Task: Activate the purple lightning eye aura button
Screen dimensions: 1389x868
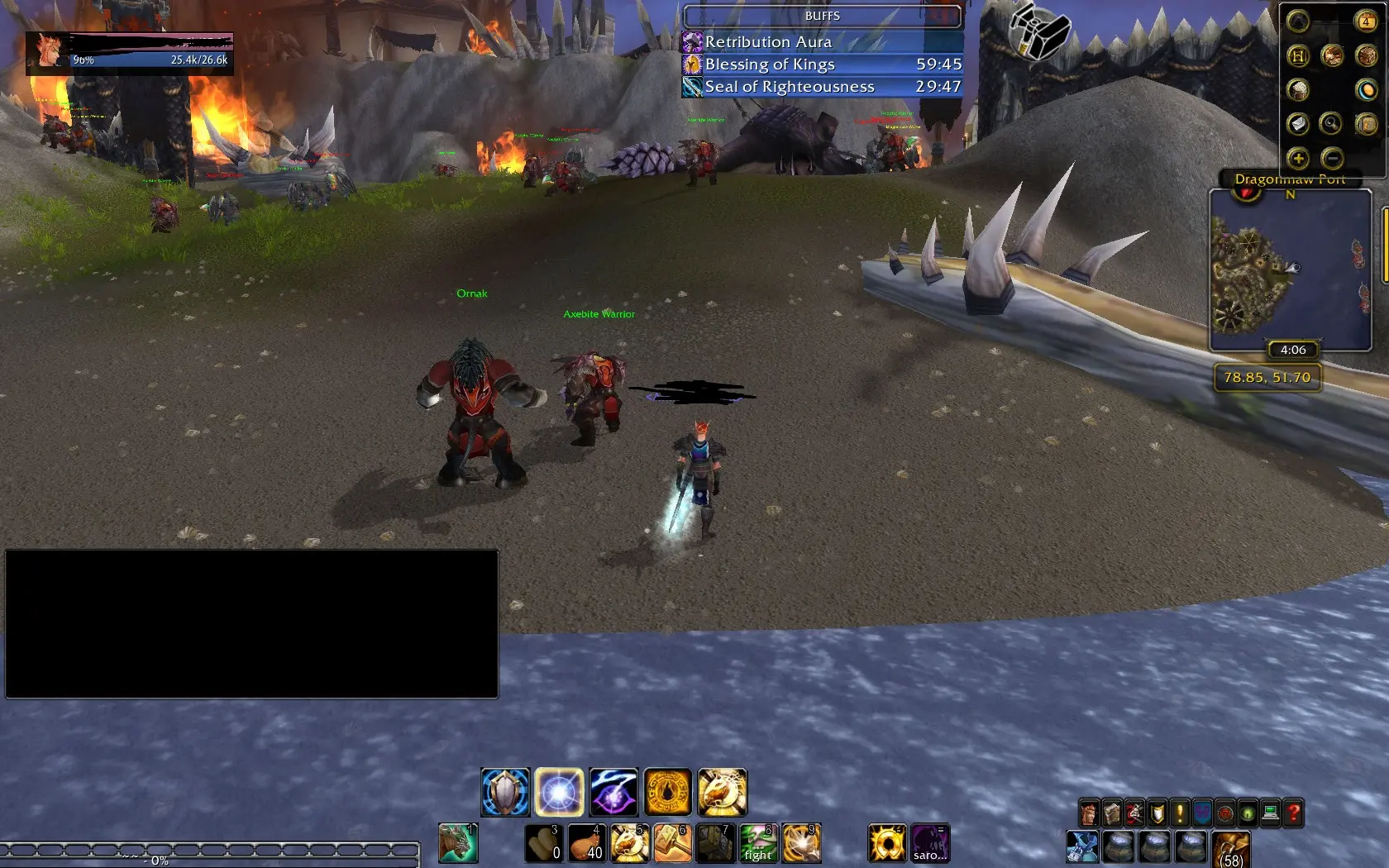Action: [613, 792]
